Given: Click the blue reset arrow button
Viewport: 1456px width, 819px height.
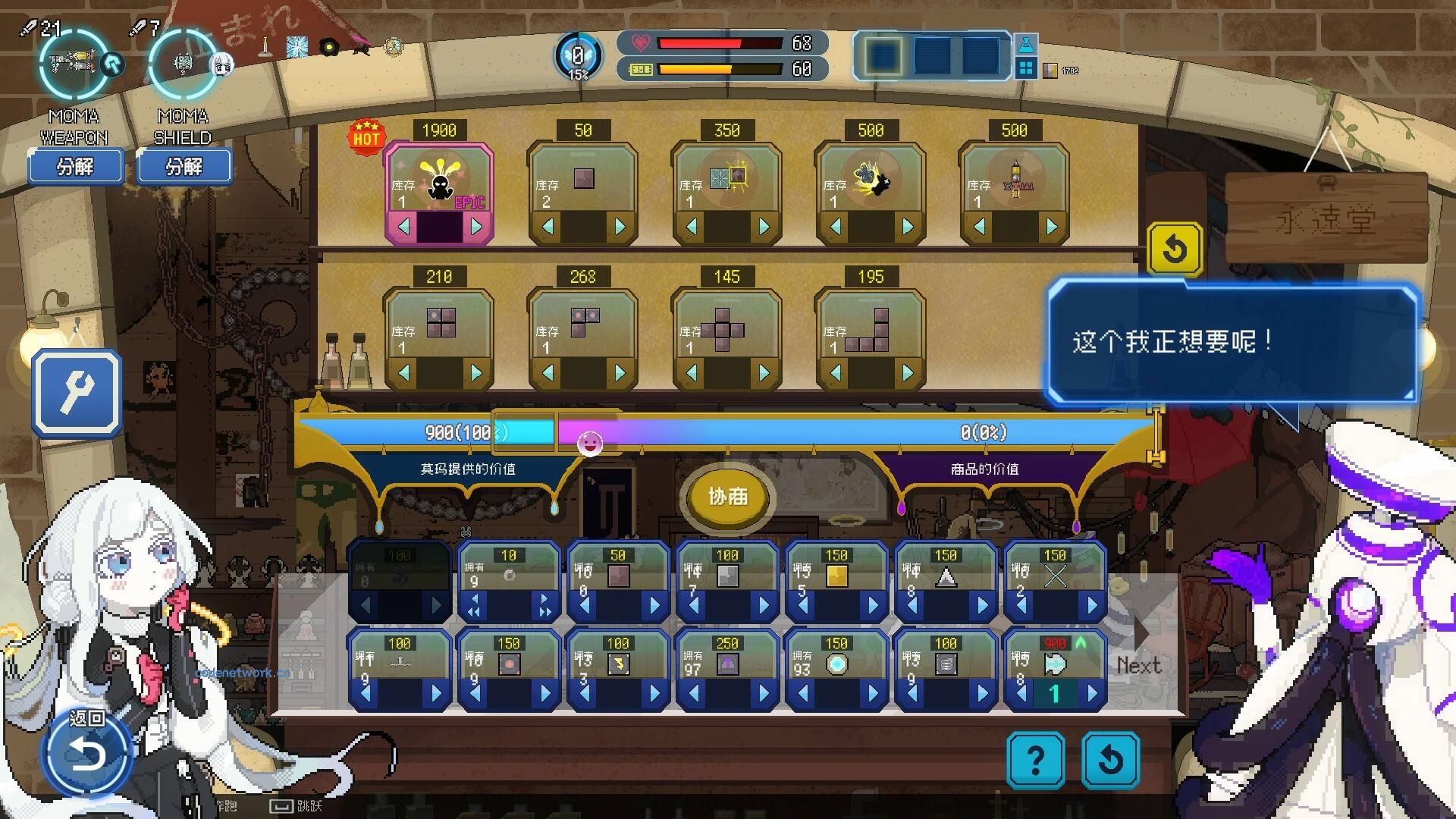Looking at the screenshot, I should (x=1110, y=759).
